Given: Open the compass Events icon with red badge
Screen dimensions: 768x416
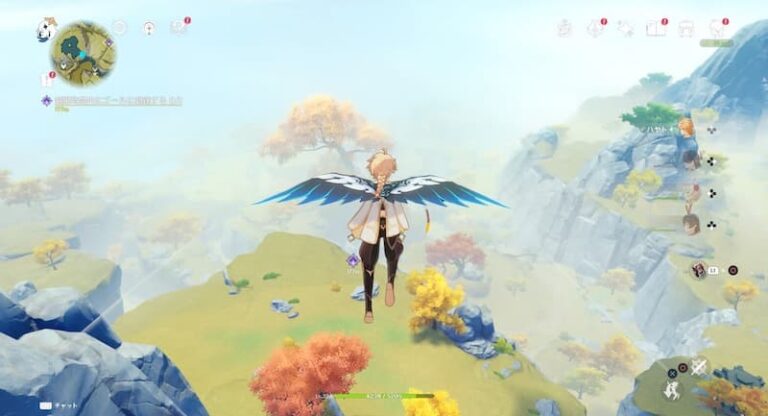Looking at the screenshot, I should pos(595,28).
